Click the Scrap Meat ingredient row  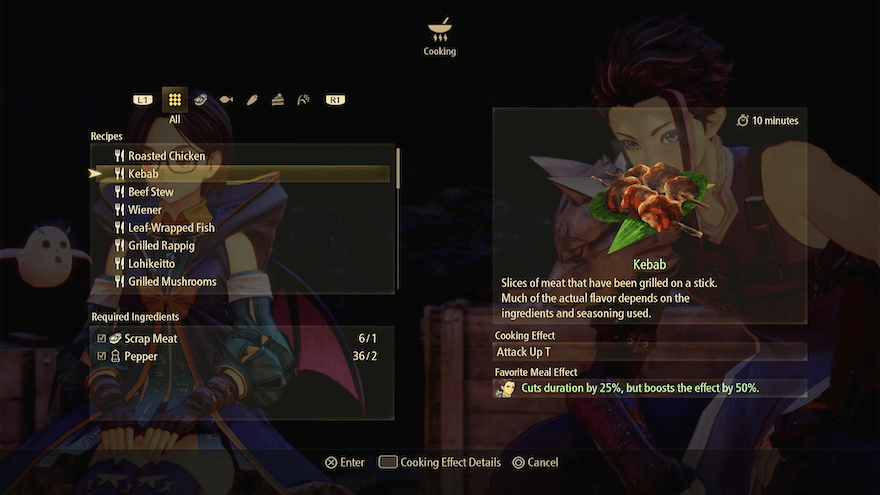point(240,339)
